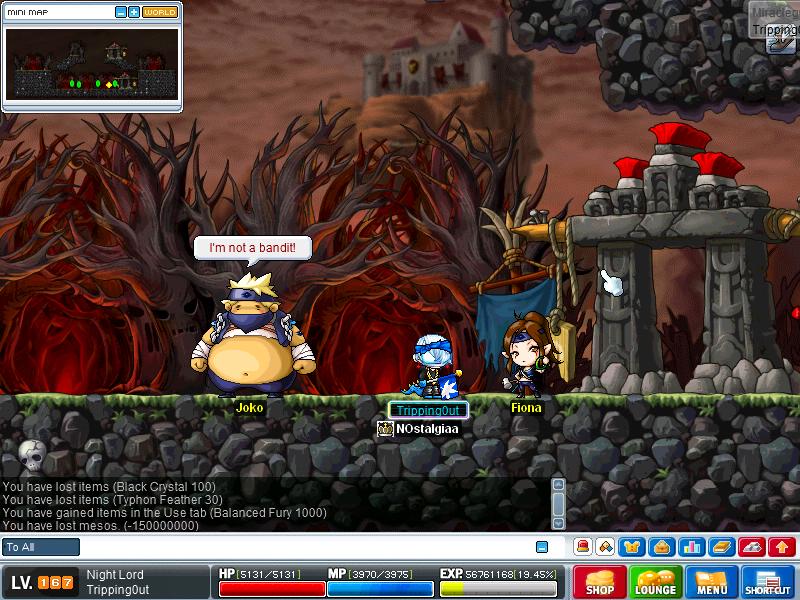Open the Shortcut button
Image resolution: width=800 pixels, height=600 pixels.
[768, 582]
